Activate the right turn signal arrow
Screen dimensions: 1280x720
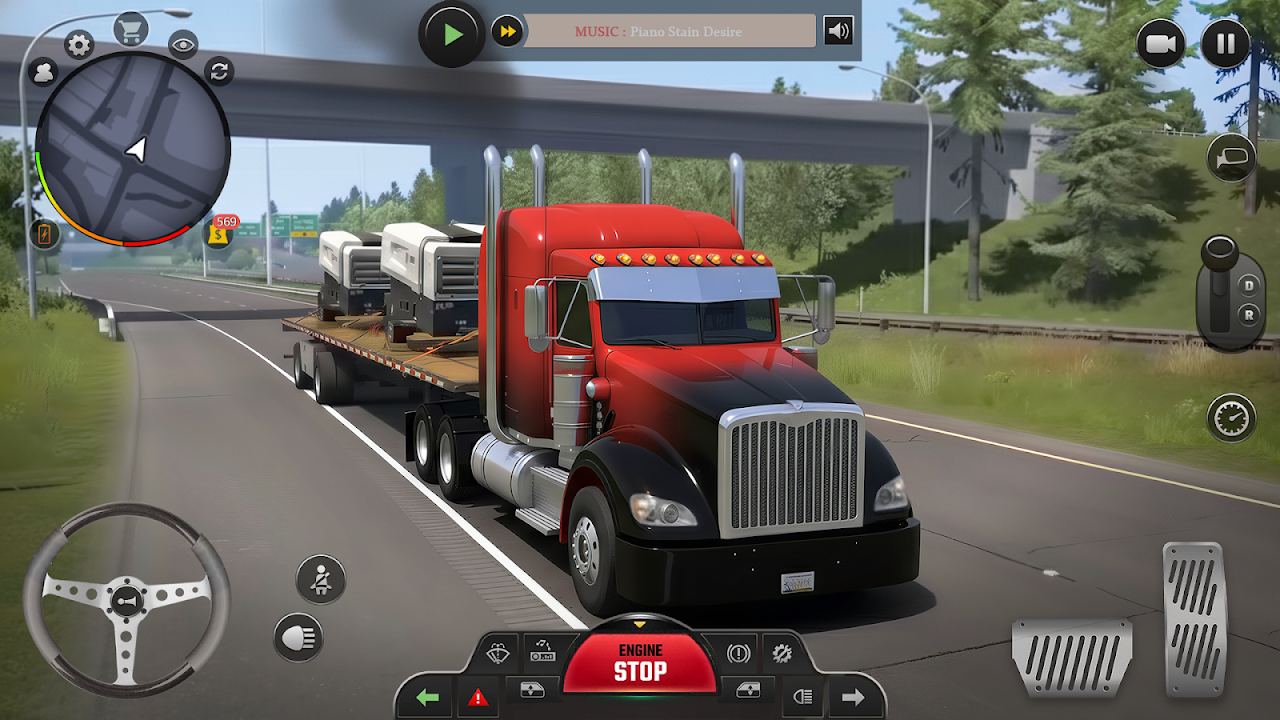(x=852, y=697)
